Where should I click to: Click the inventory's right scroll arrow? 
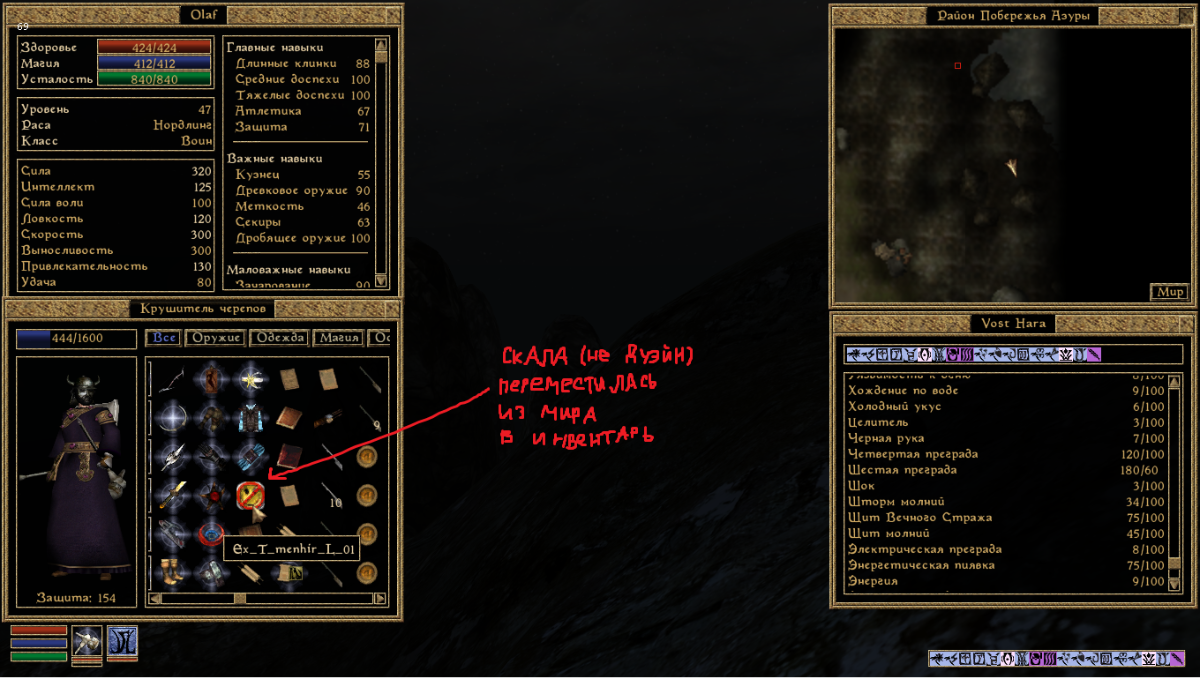point(380,598)
